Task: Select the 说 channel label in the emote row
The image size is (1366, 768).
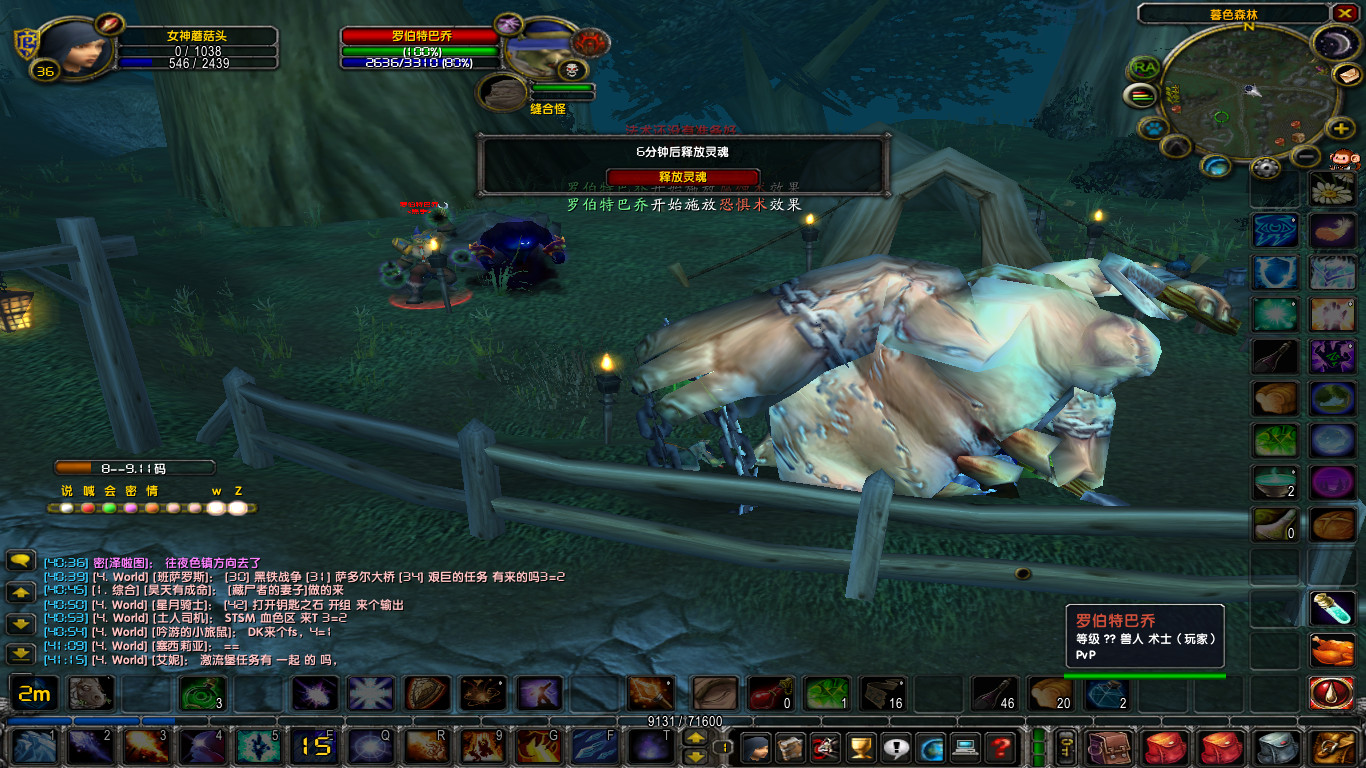Action: [66, 490]
